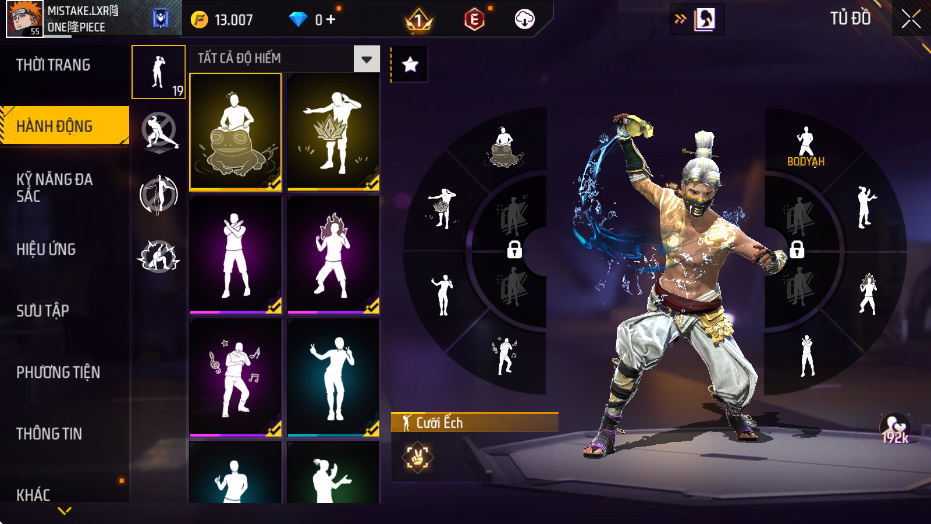The image size is (931, 524).
Task: Pick the crossed-arms emote with purple background
Action: point(235,255)
